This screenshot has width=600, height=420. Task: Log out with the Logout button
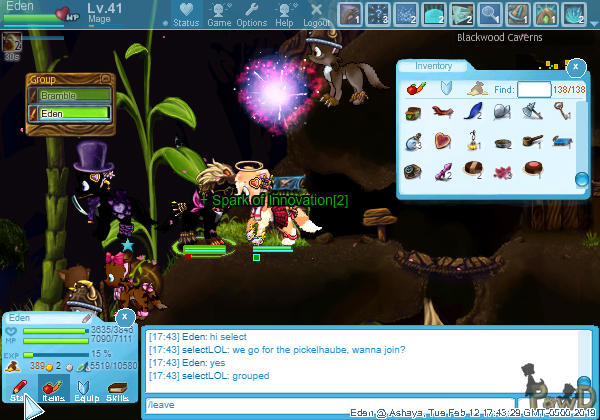pyautogui.click(x=317, y=15)
